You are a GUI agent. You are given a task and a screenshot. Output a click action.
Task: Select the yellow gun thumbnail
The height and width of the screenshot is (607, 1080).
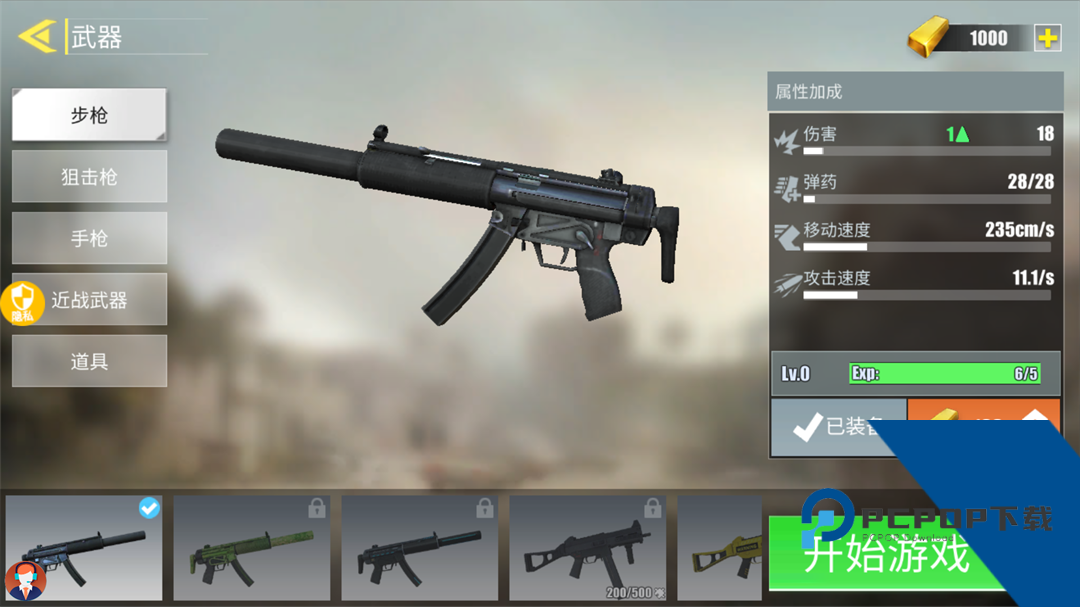719,547
